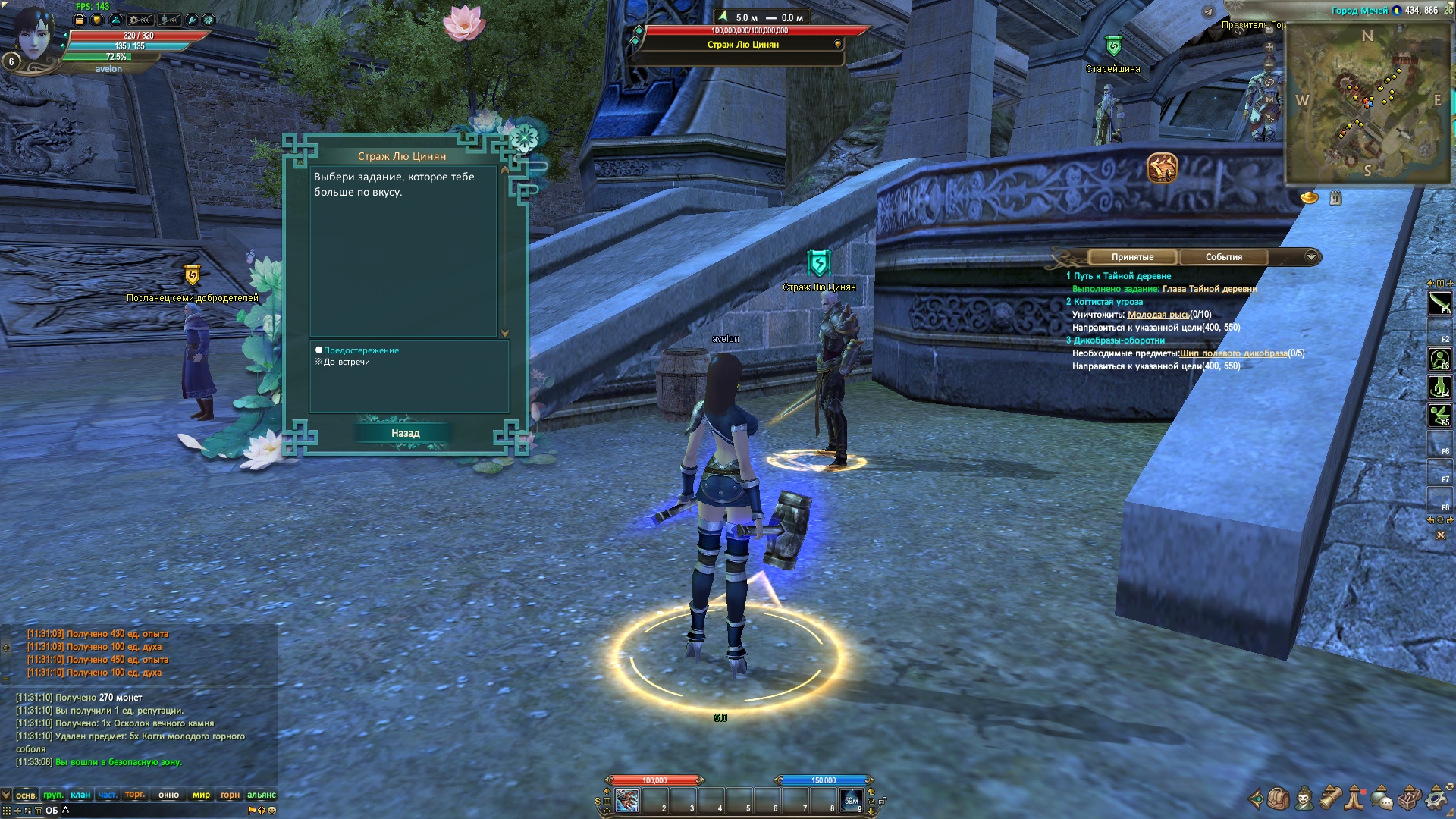
Task: Select the До встречи farewell reply
Action: pos(347,362)
